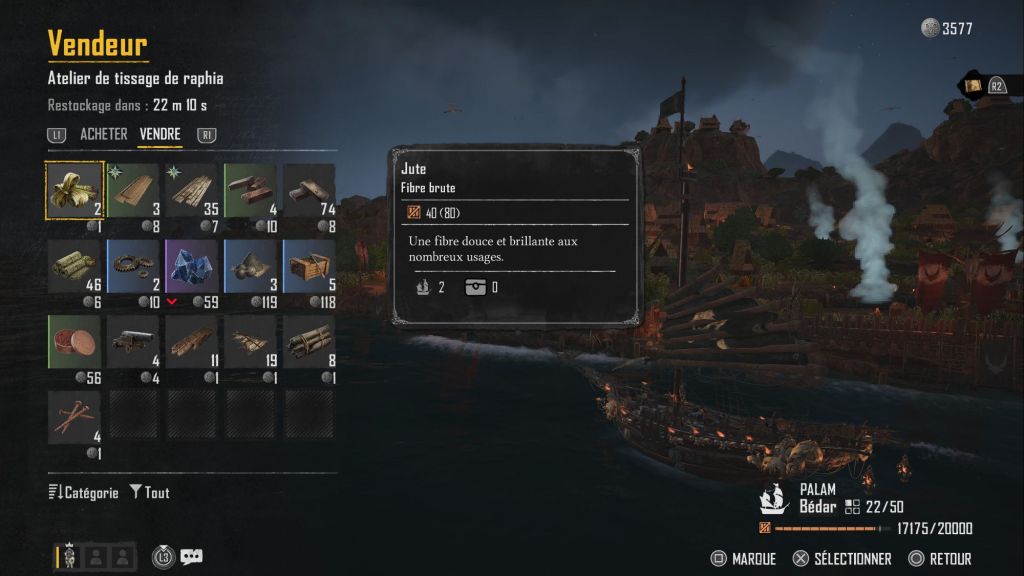Choose the red pigment tin slot
The height and width of the screenshot is (576, 1024).
pyautogui.click(x=75, y=343)
